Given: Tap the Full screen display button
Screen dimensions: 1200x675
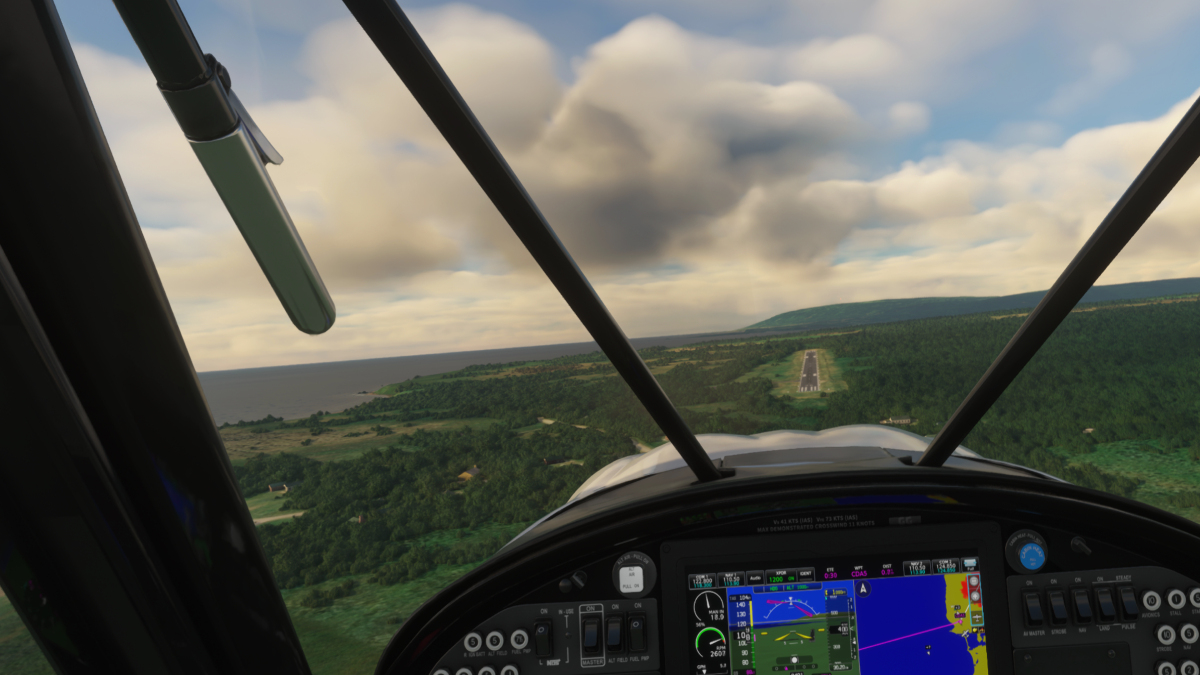Looking at the screenshot, I should 969,564.
